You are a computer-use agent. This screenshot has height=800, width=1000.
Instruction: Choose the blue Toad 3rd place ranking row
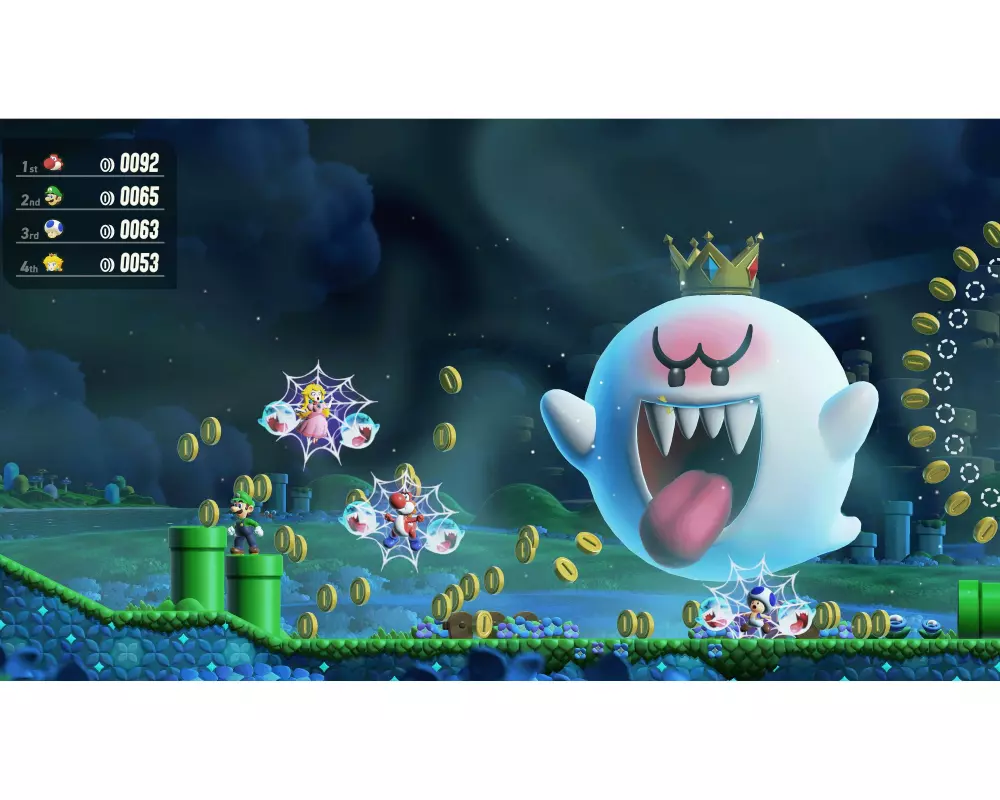pyautogui.click(x=90, y=230)
